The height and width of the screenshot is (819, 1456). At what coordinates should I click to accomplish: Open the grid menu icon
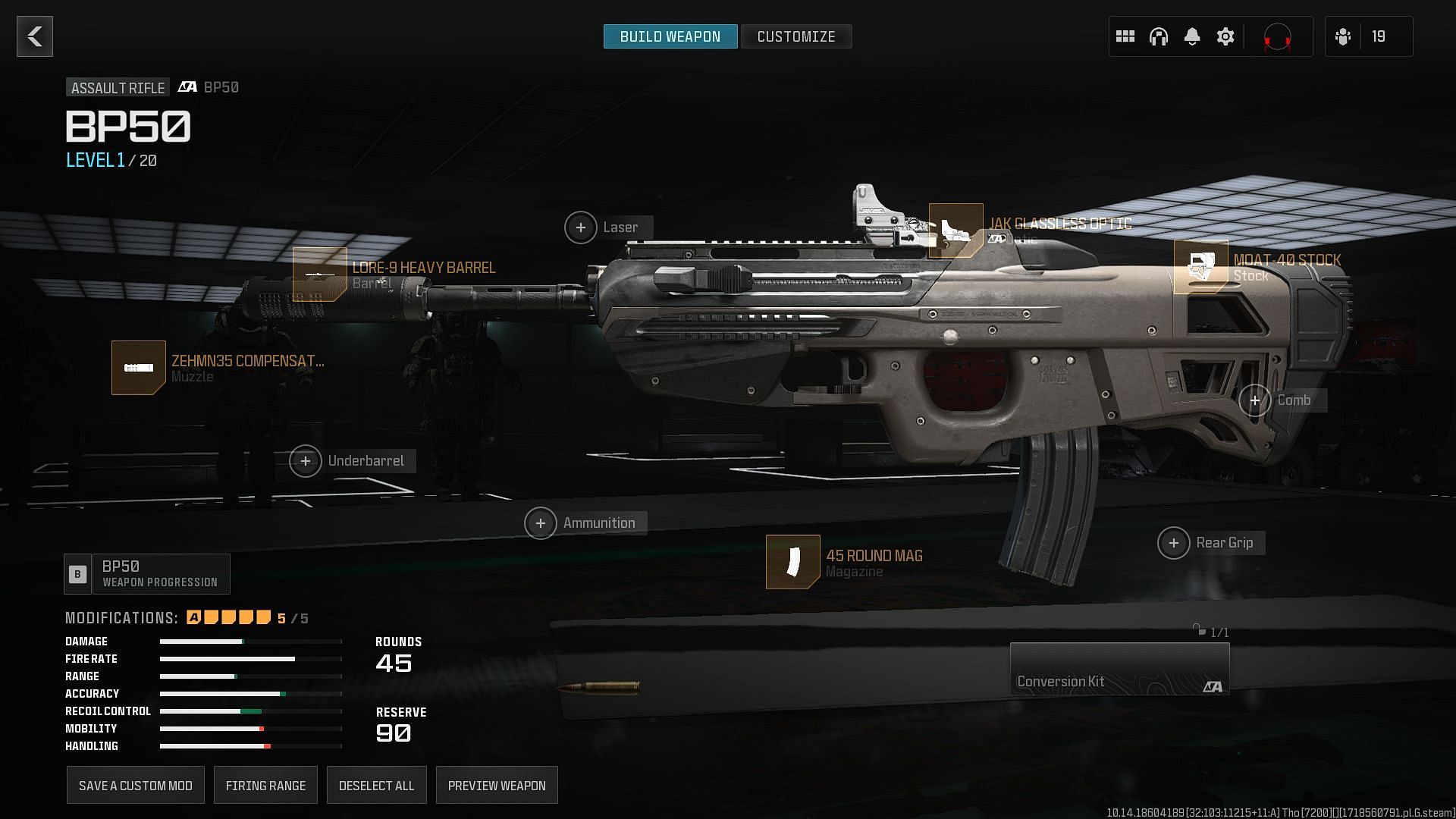[x=1125, y=36]
